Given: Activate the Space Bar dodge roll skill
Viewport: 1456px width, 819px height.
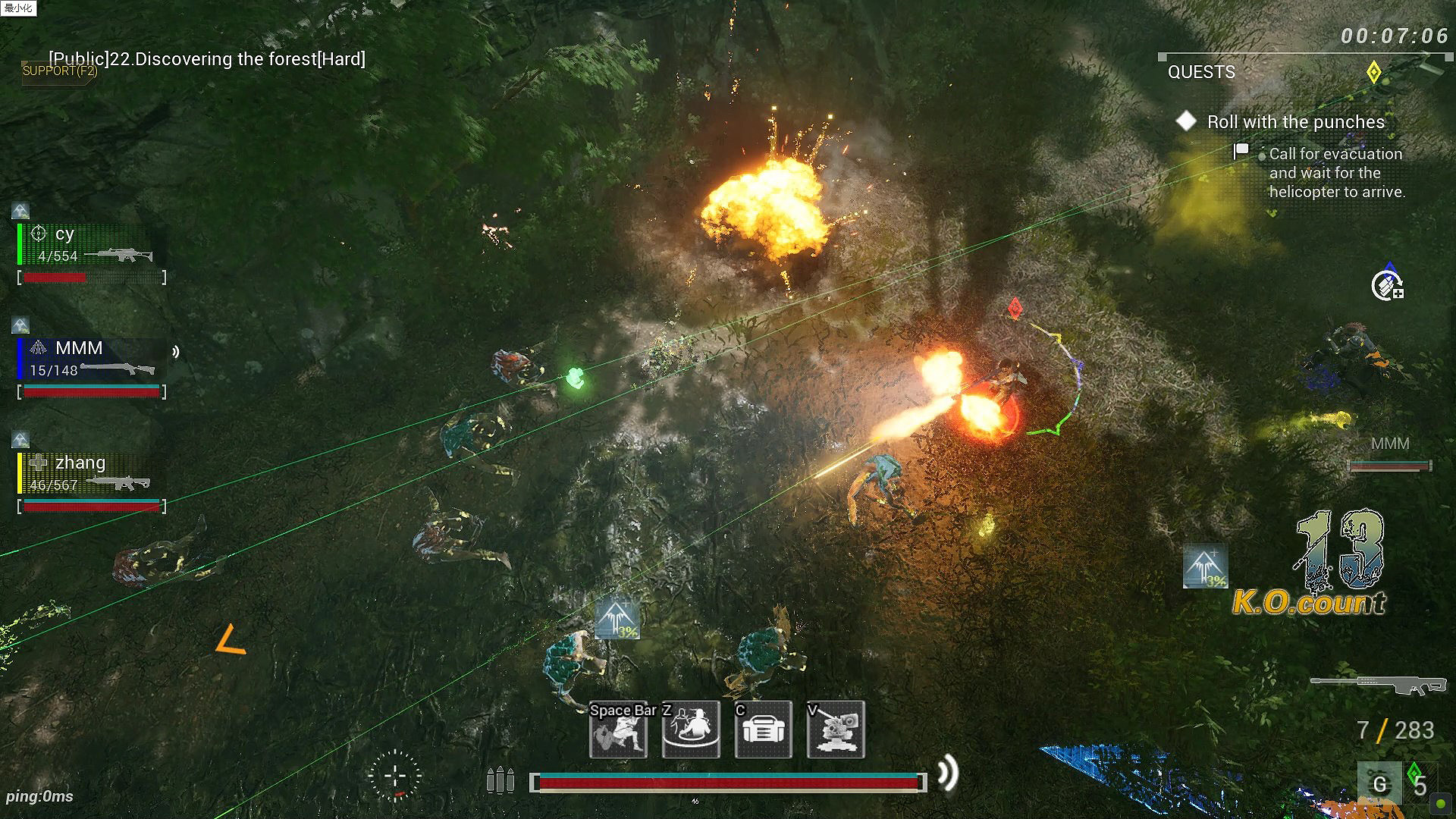Looking at the screenshot, I should [617, 731].
